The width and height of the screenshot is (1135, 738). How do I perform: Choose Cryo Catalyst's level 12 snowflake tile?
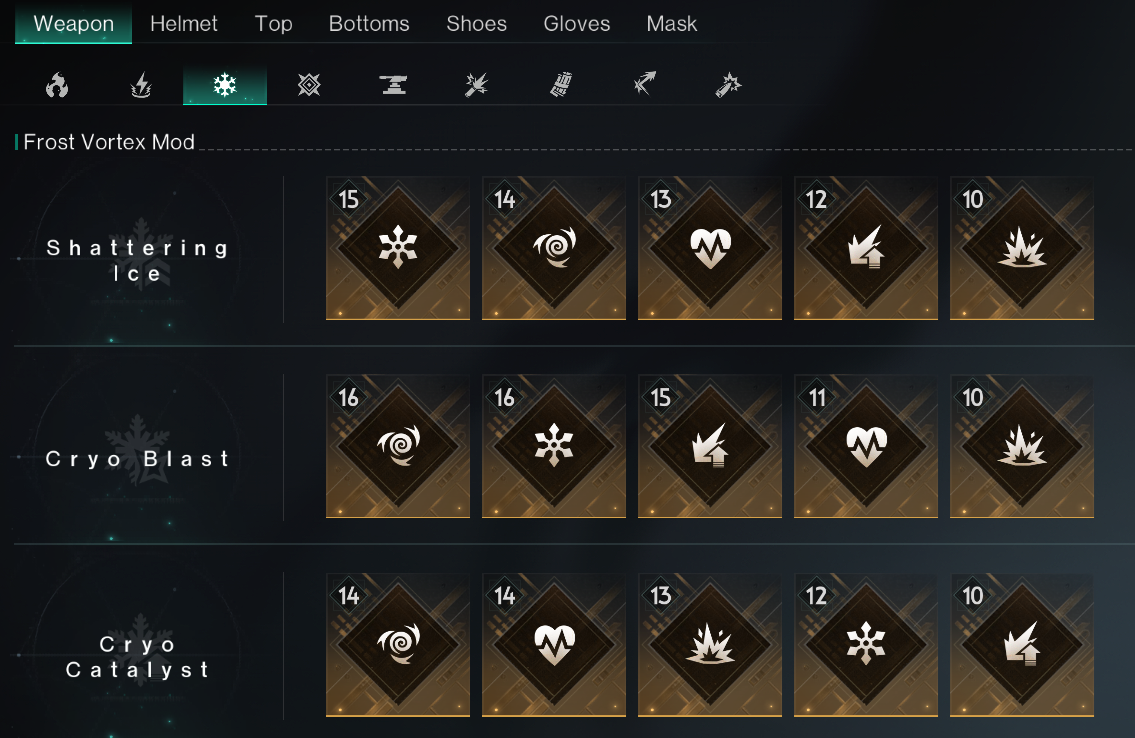866,644
